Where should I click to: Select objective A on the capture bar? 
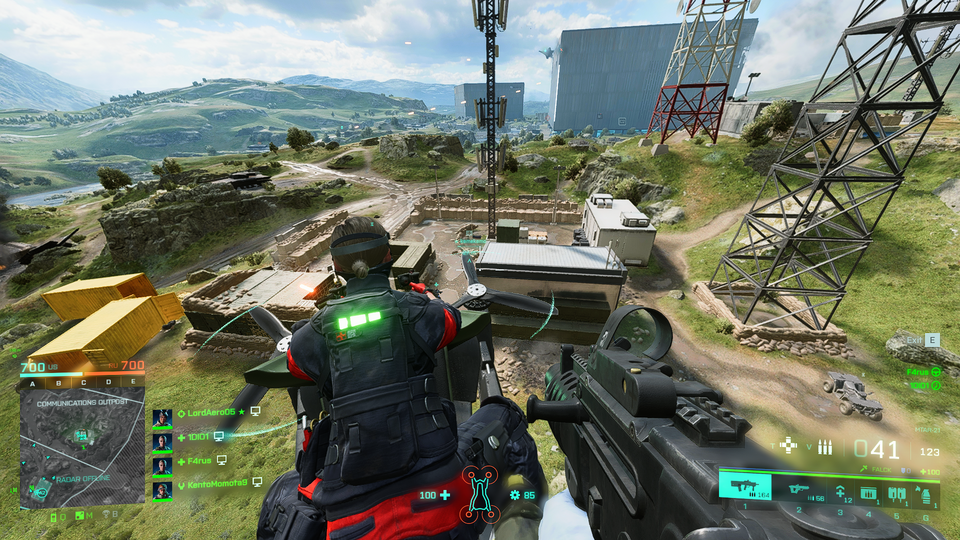[x=32, y=382]
